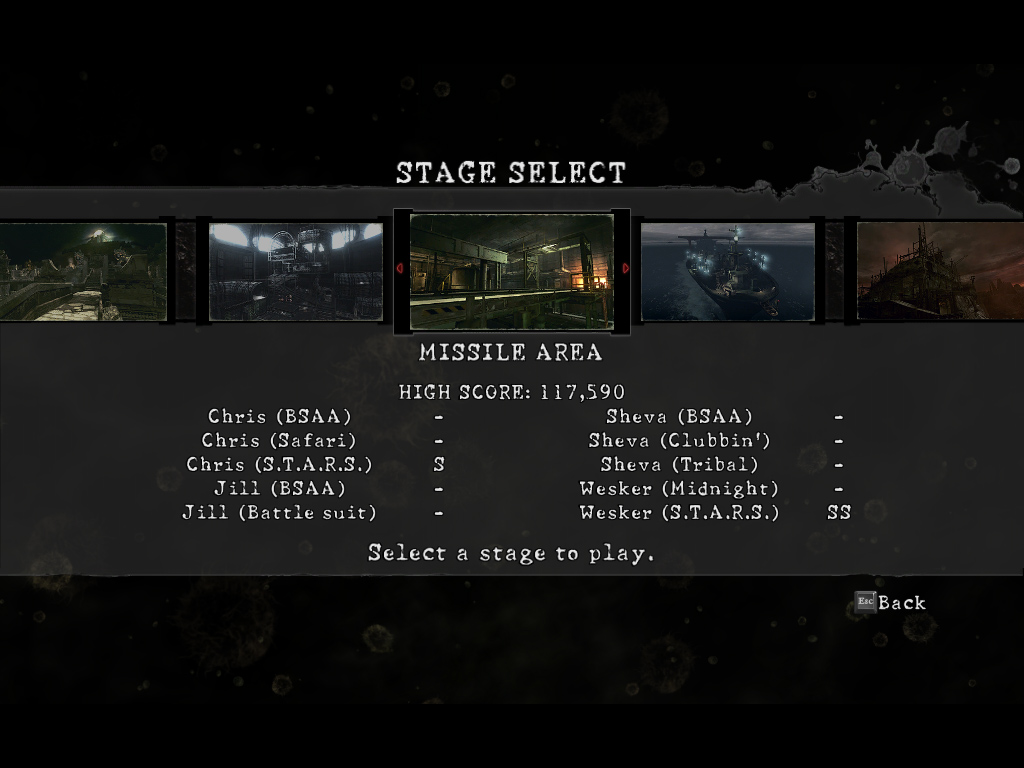Select the Missile Area stage thumbnail
This screenshot has height=768, width=1024.
click(511, 271)
